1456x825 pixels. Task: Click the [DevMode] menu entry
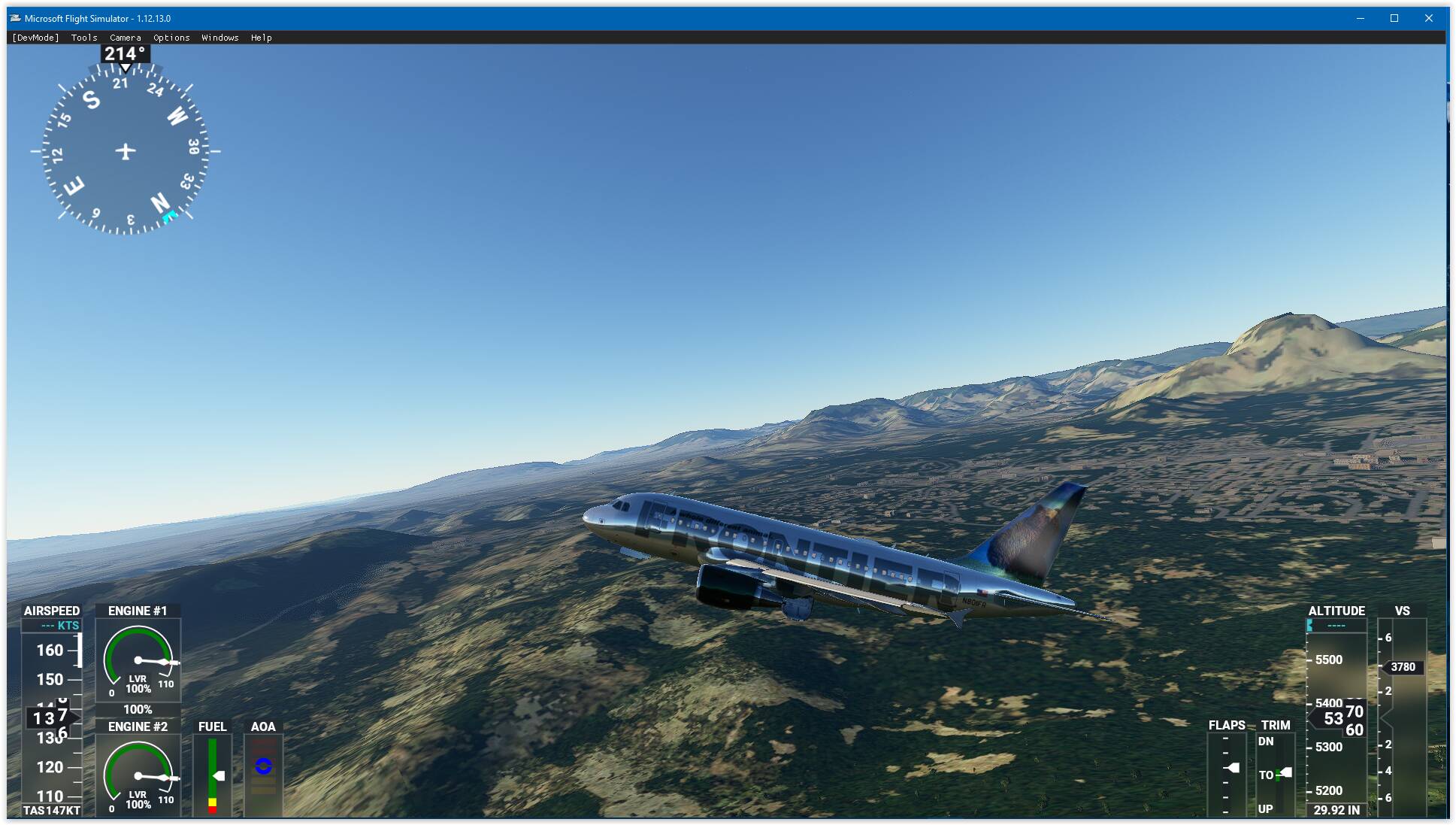[34, 37]
